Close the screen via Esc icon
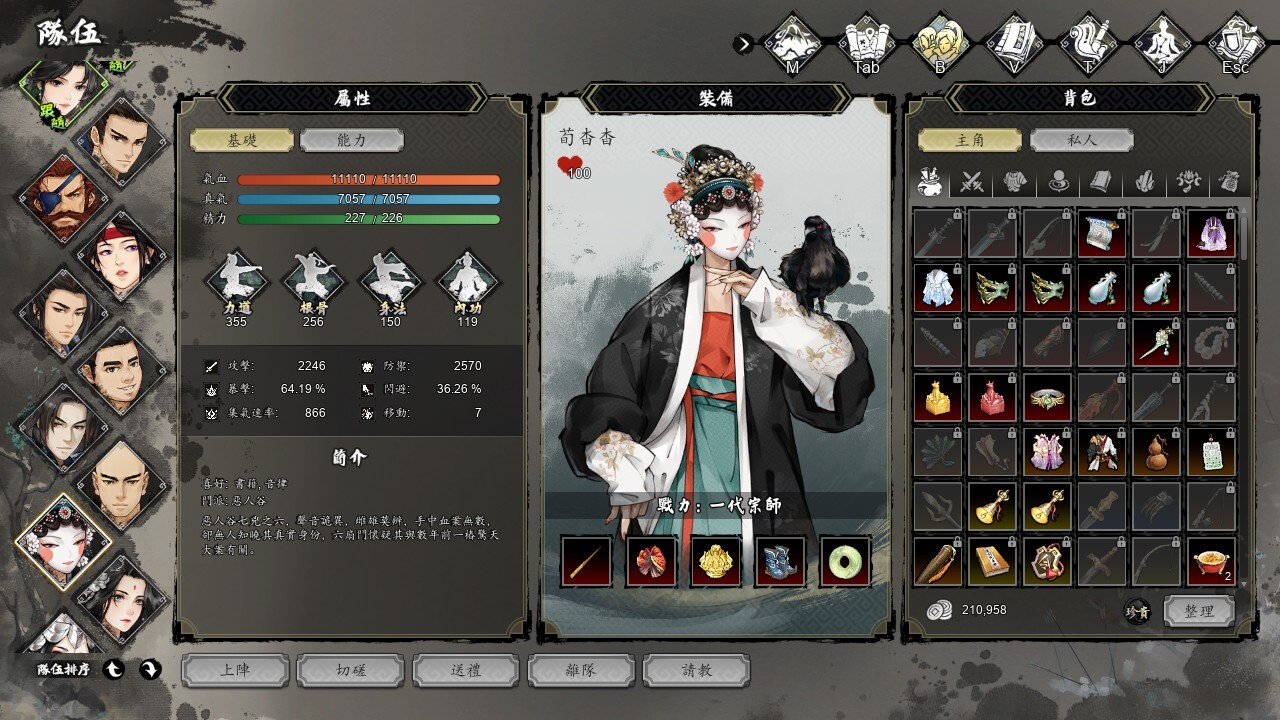This screenshot has height=720, width=1280. [1236, 44]
